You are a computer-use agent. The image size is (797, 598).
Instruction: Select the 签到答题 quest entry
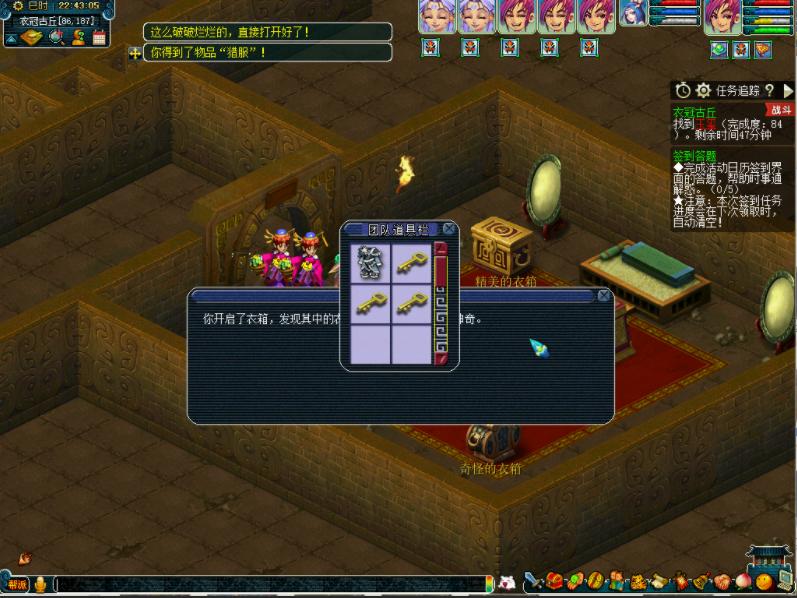click(x=694, y=156)
